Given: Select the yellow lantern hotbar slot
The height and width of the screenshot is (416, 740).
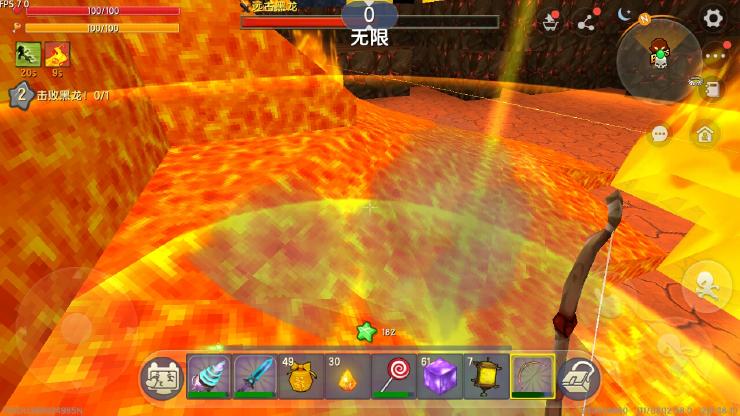Looking at the screenshot, I should click(x=485, y=377).
